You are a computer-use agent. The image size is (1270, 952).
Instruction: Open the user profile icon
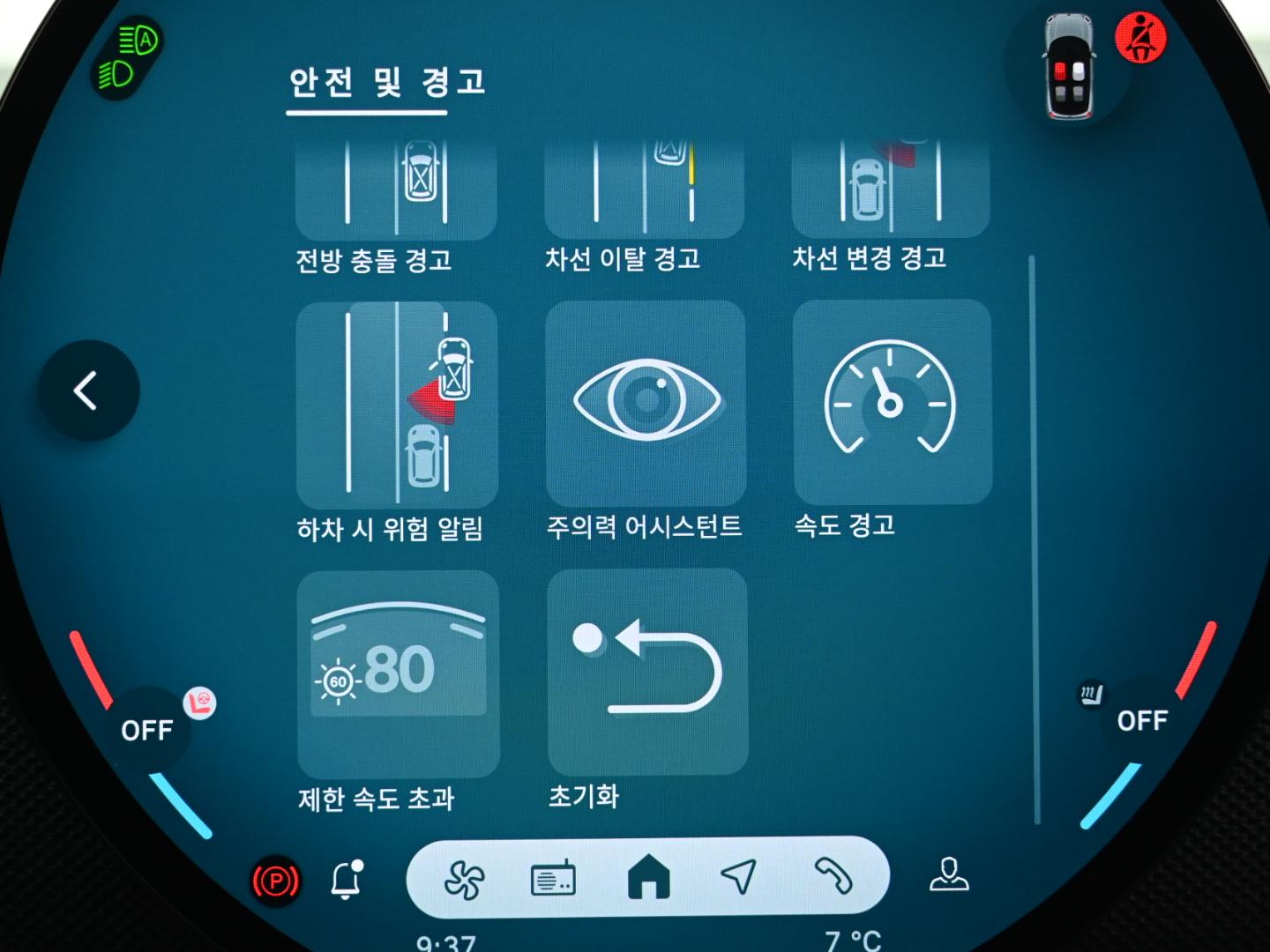pos(949,874)
